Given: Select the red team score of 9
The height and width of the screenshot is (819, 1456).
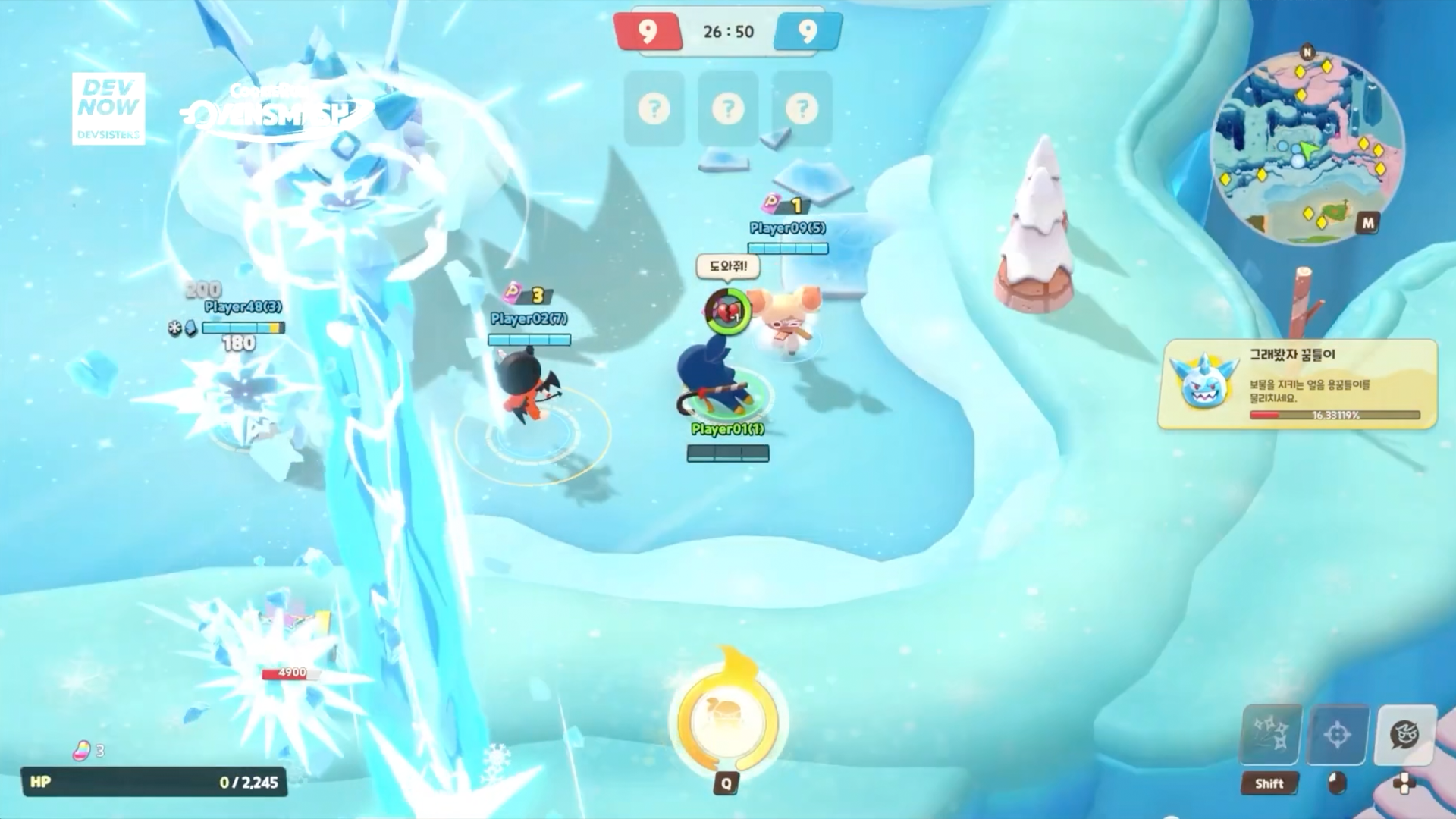Looking at the screenshot, I should [x=649, y=32].
